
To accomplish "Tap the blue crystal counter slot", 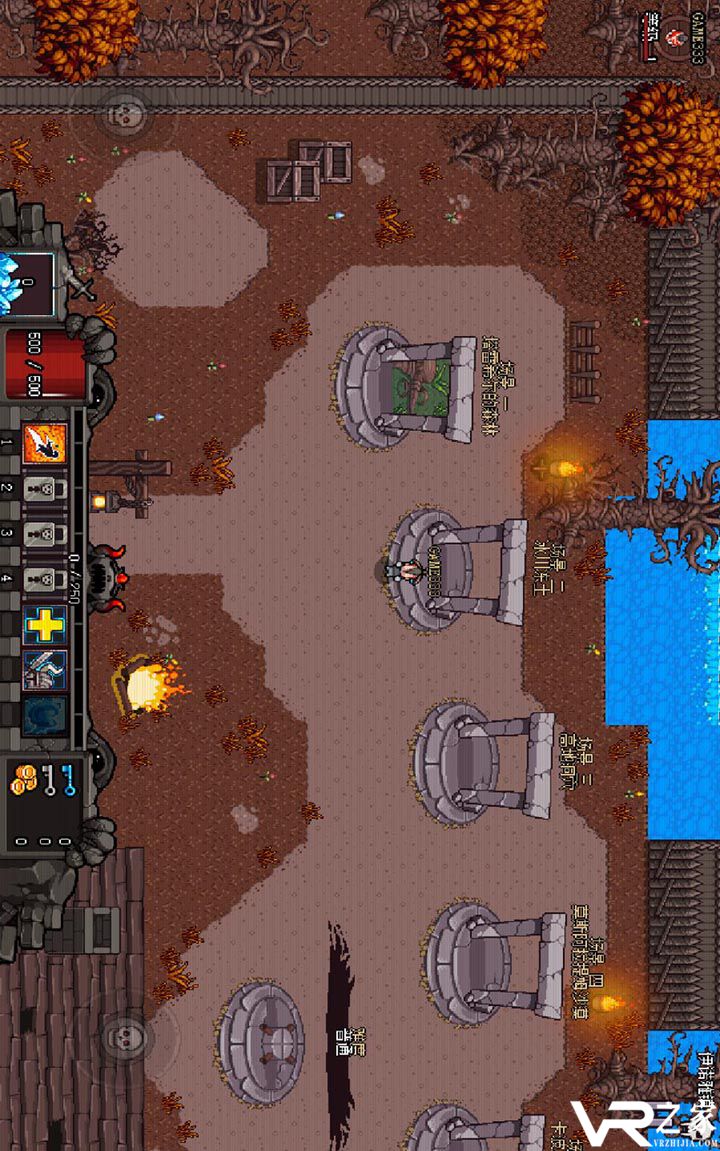I will (26, 284).
